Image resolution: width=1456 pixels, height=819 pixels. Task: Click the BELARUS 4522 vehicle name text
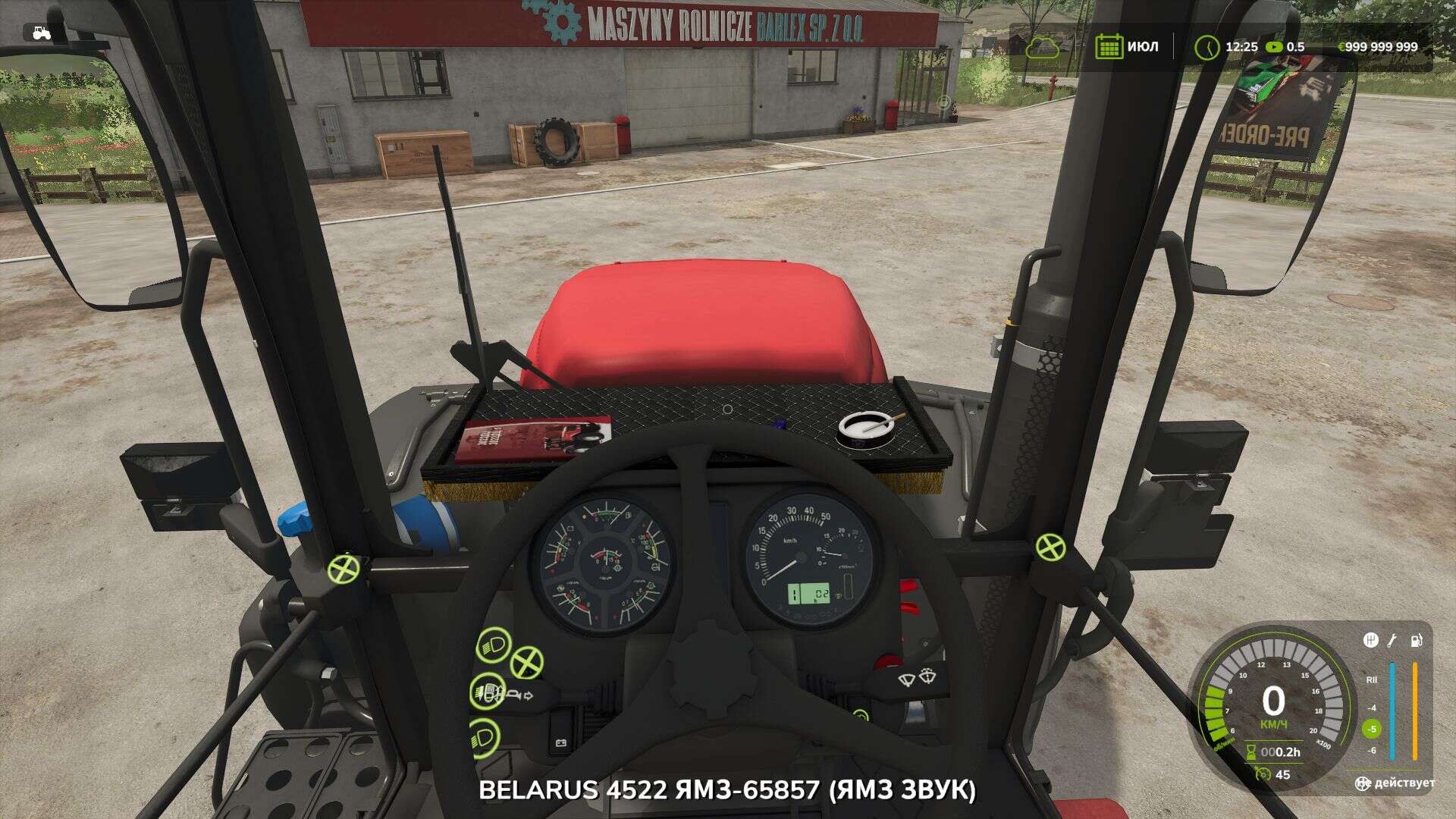tap(728, 794)
